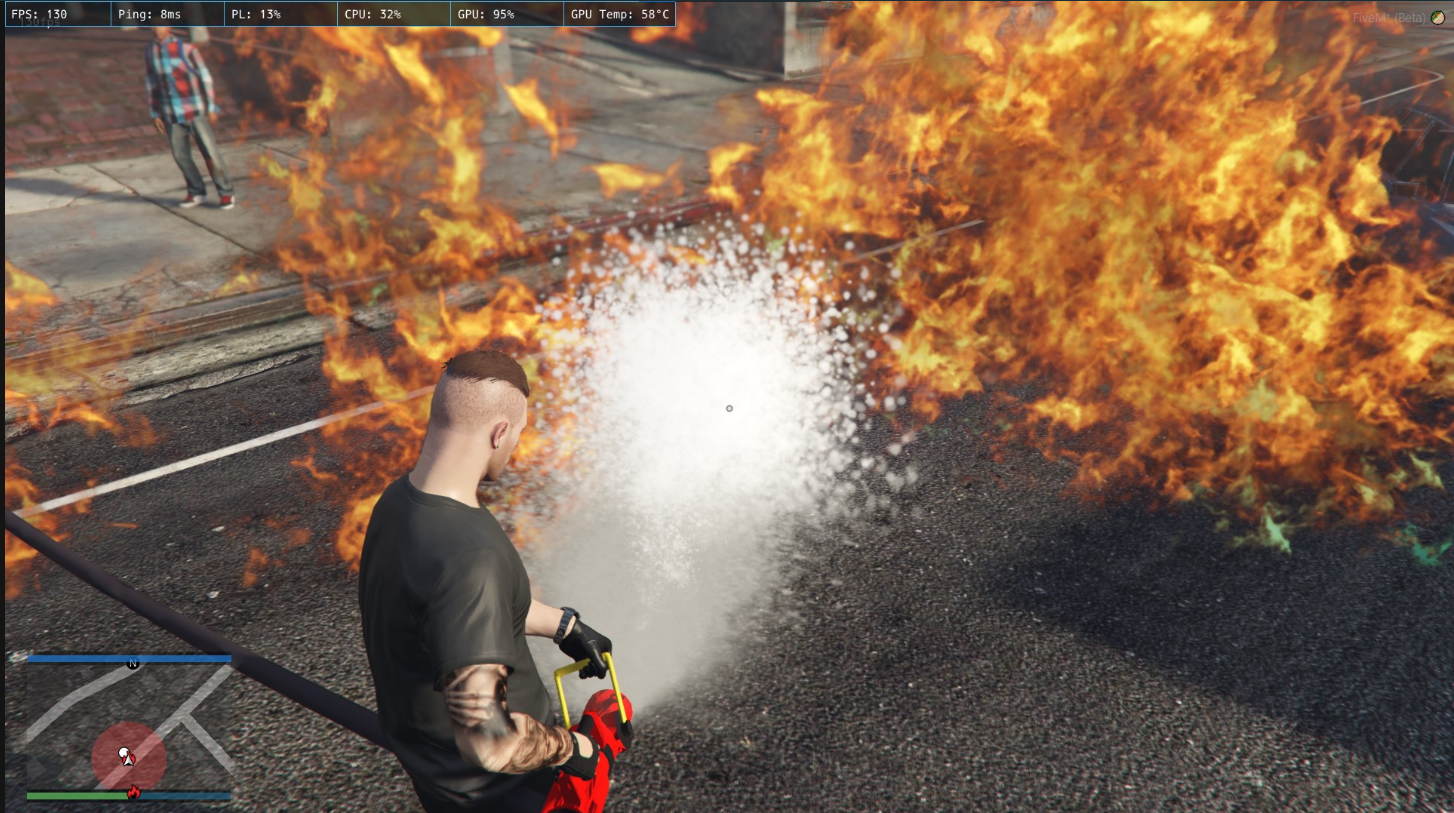The image size is (1454, 813).
Task: Select the player arrow marker on the minimap
Action: [126, 756]
